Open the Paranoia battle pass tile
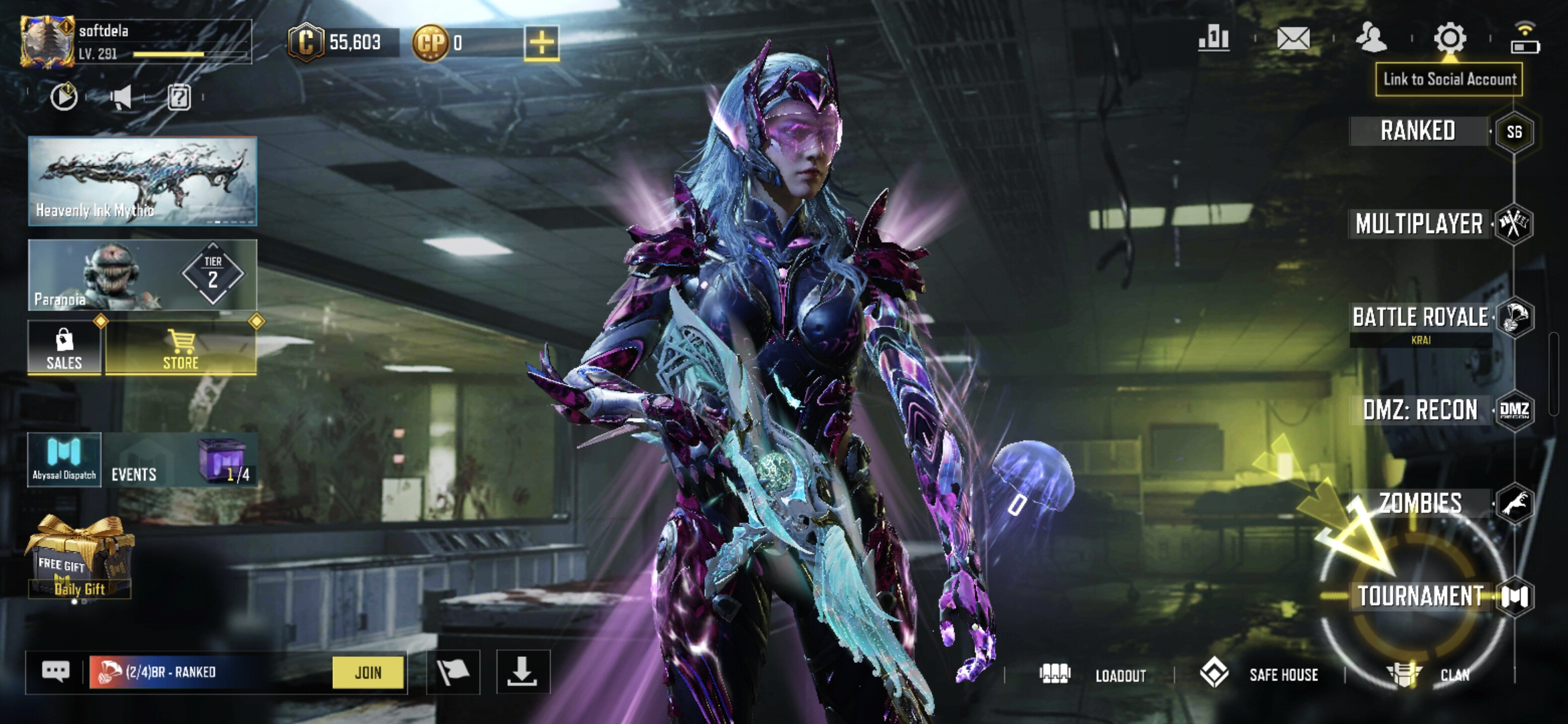The width and height of the screenshot is (1568, 724). [x=142, y=275]
